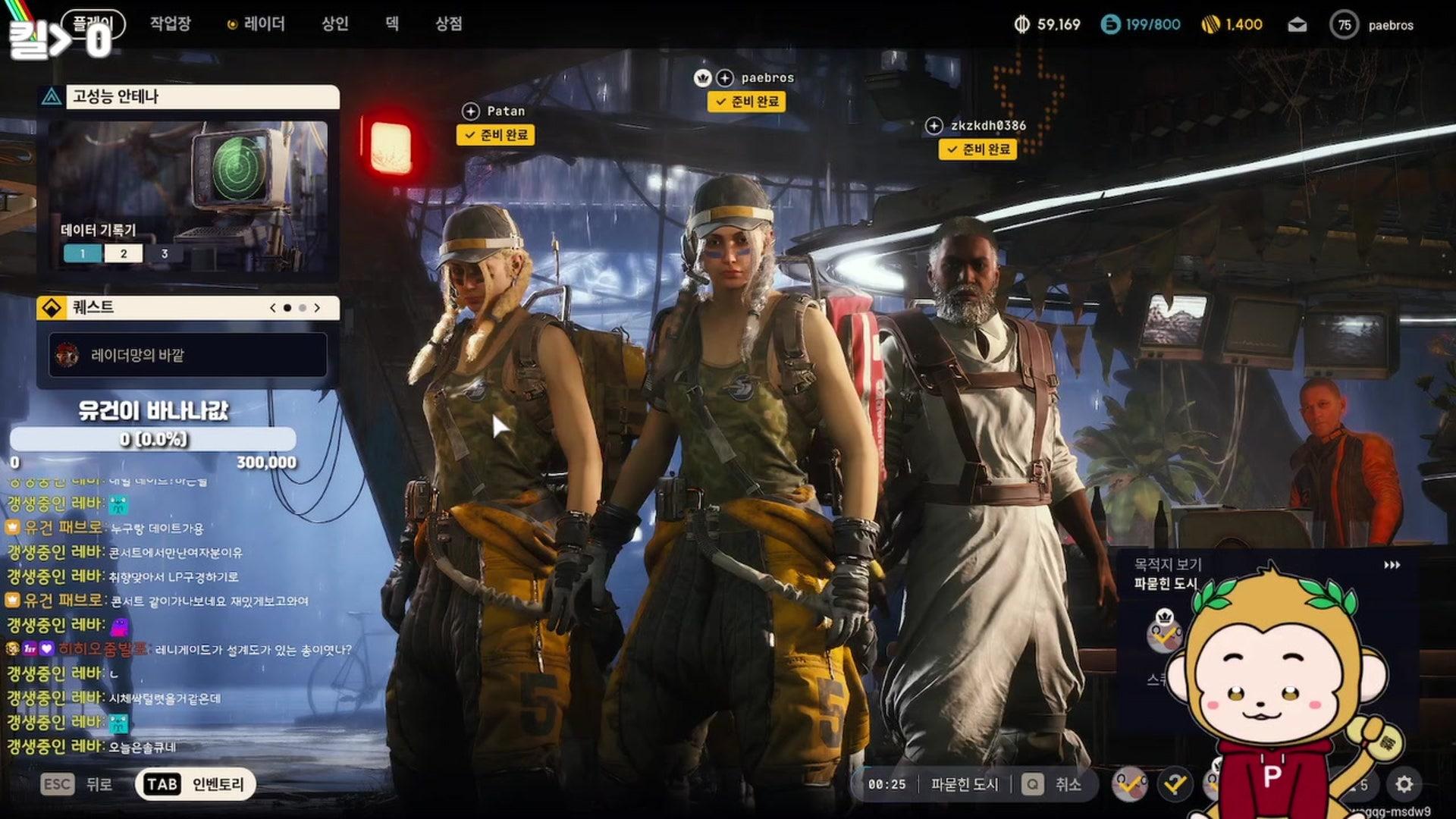Open the gear settings icon
Screen dimensions: 1456x819
pos(1404,784)
